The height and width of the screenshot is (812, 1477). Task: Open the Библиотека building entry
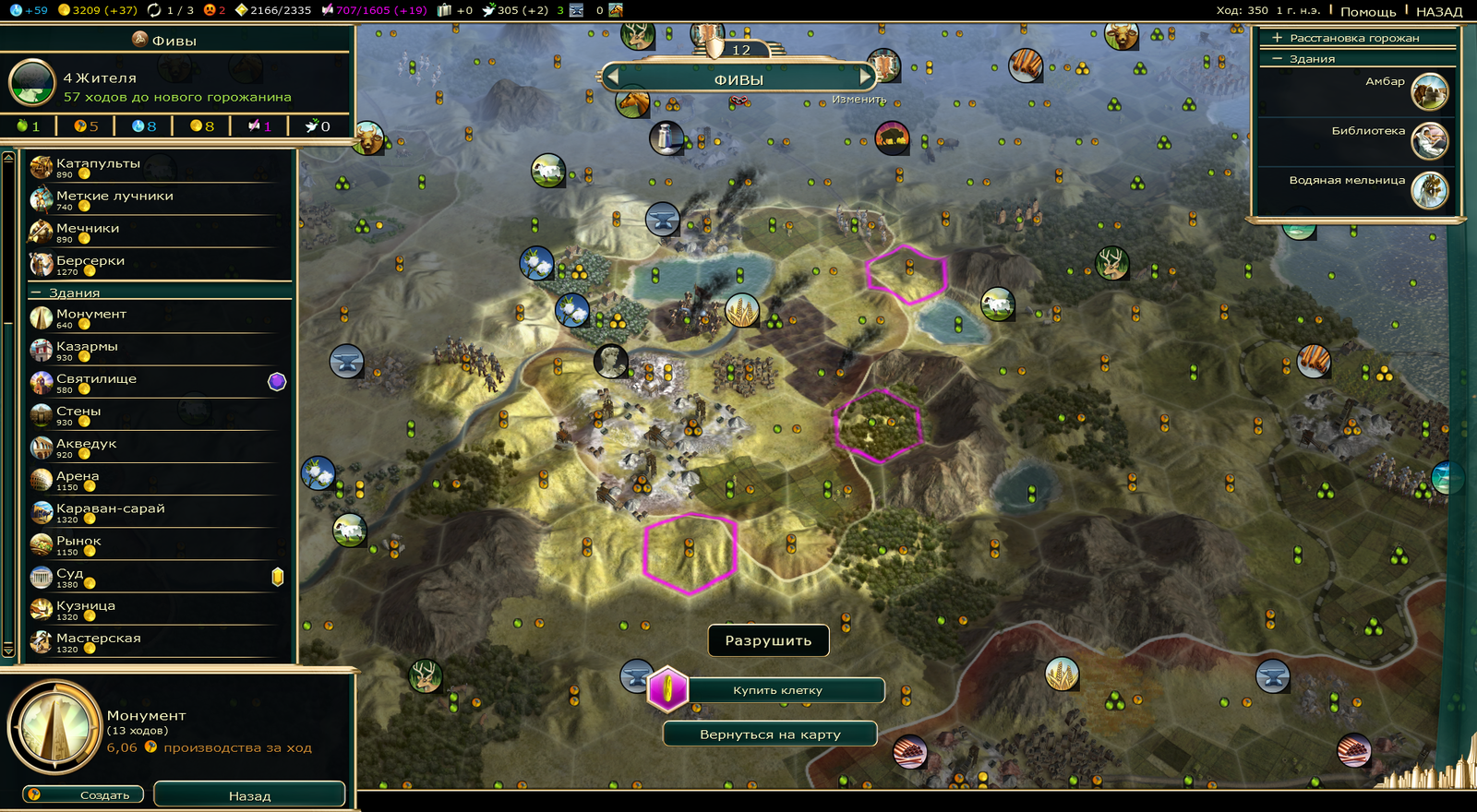pyautogui.click(x=1368, y=131)
